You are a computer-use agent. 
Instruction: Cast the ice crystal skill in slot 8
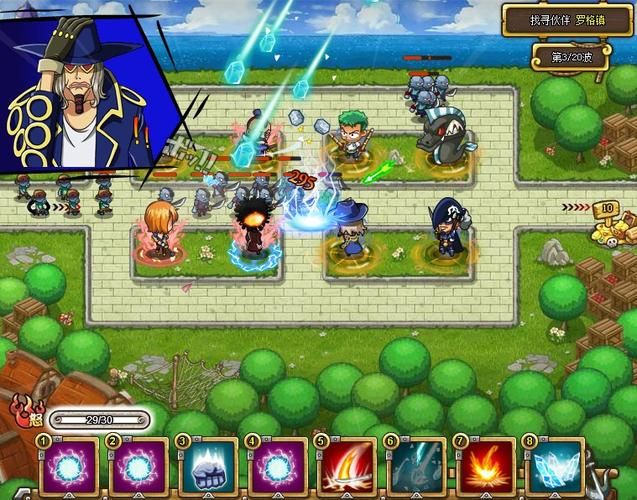pyautogui.click(x=554, y=467)
